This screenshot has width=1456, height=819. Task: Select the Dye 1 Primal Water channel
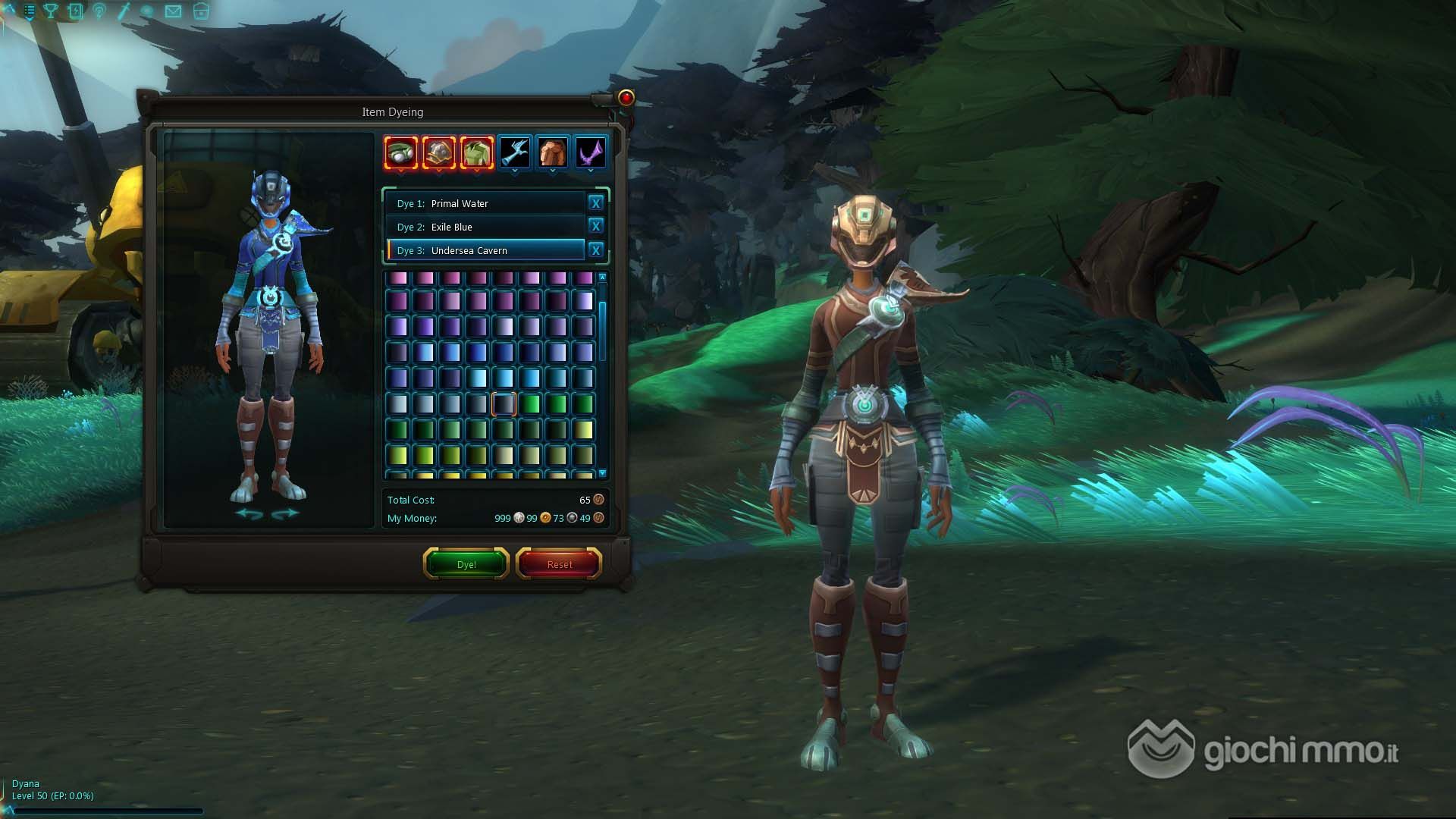(x=485, y=203)
